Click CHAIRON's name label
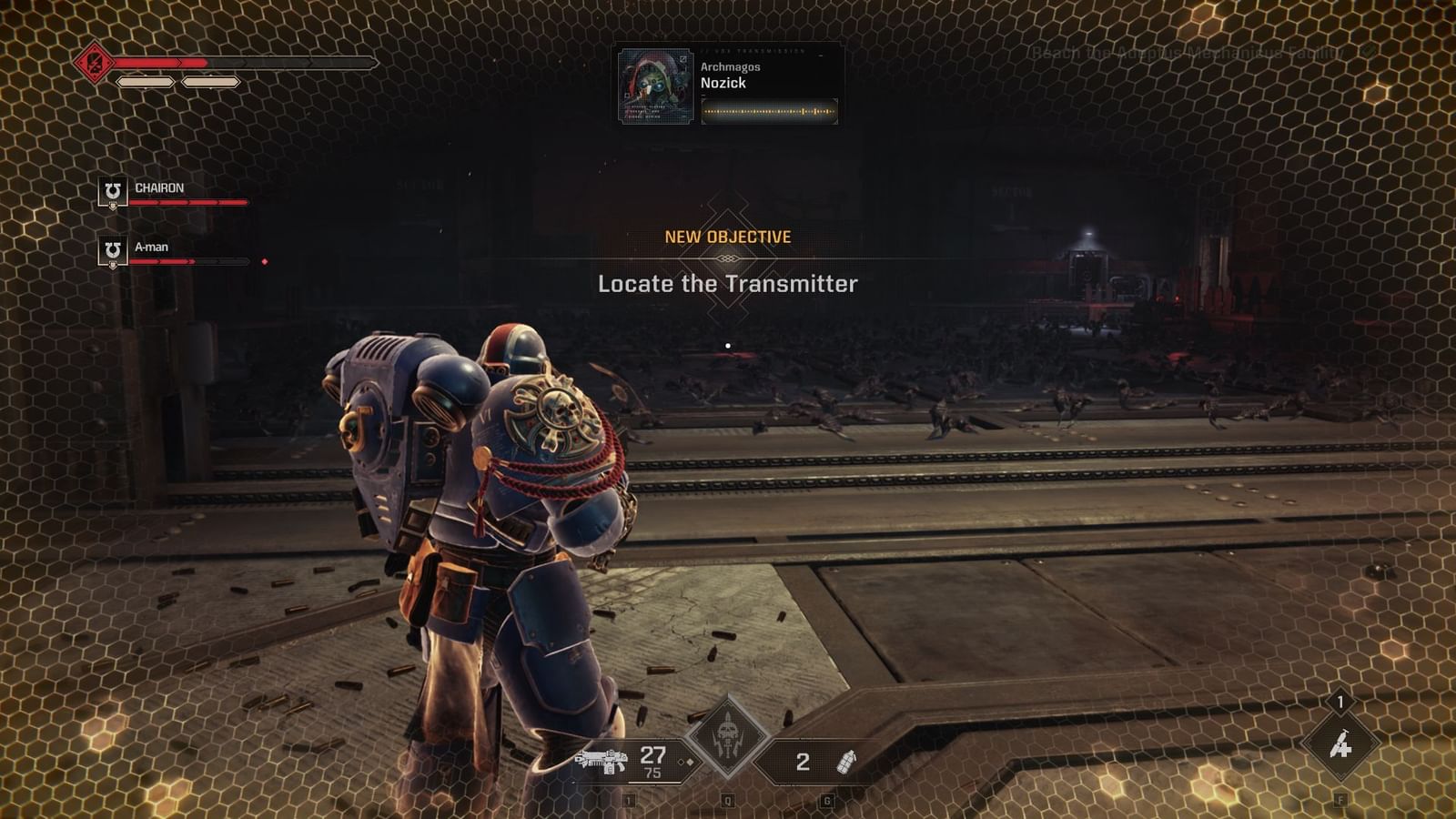The height and width of the screenshot is (819, 1456). tap(159, 187)
